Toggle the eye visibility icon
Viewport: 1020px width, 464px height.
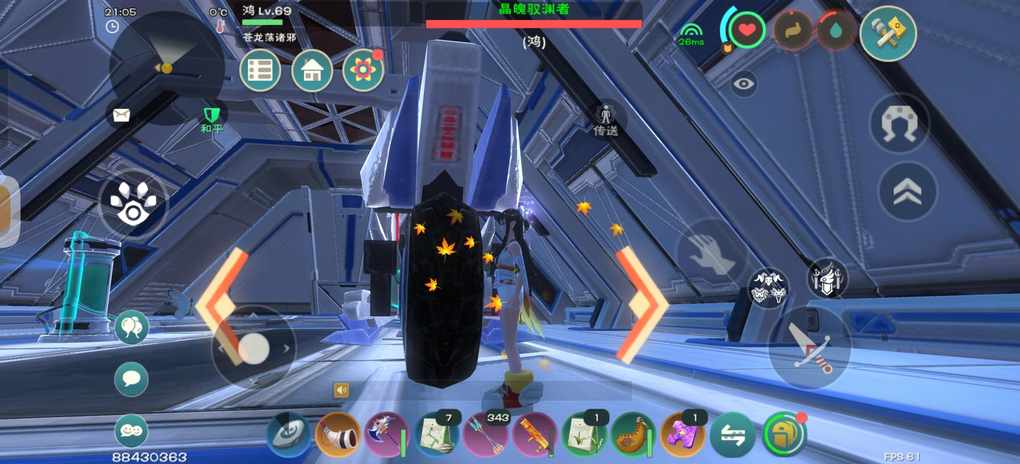coord(743,84)
